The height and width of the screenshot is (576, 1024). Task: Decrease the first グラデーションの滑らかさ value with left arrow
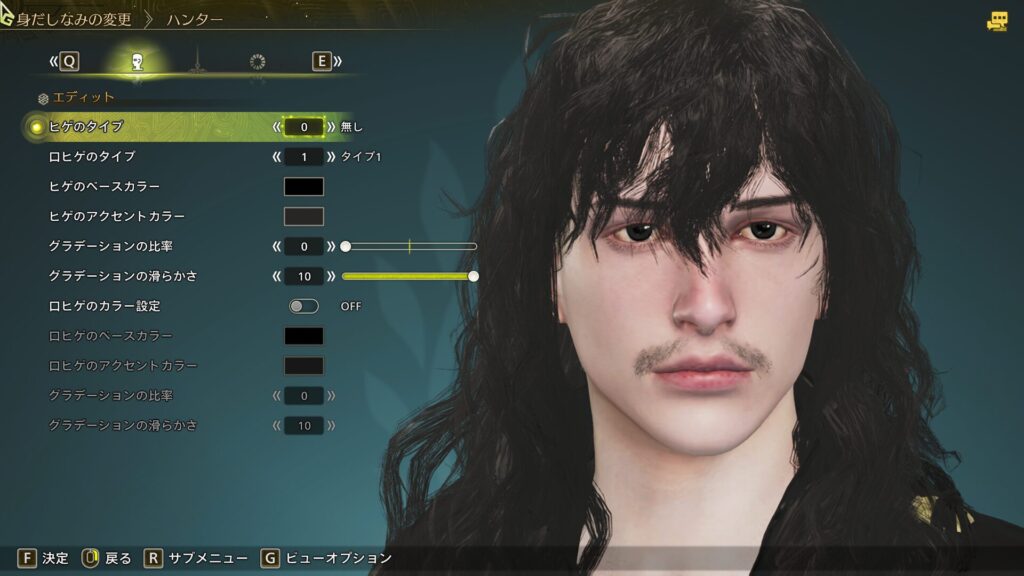(x=277, y=276)
